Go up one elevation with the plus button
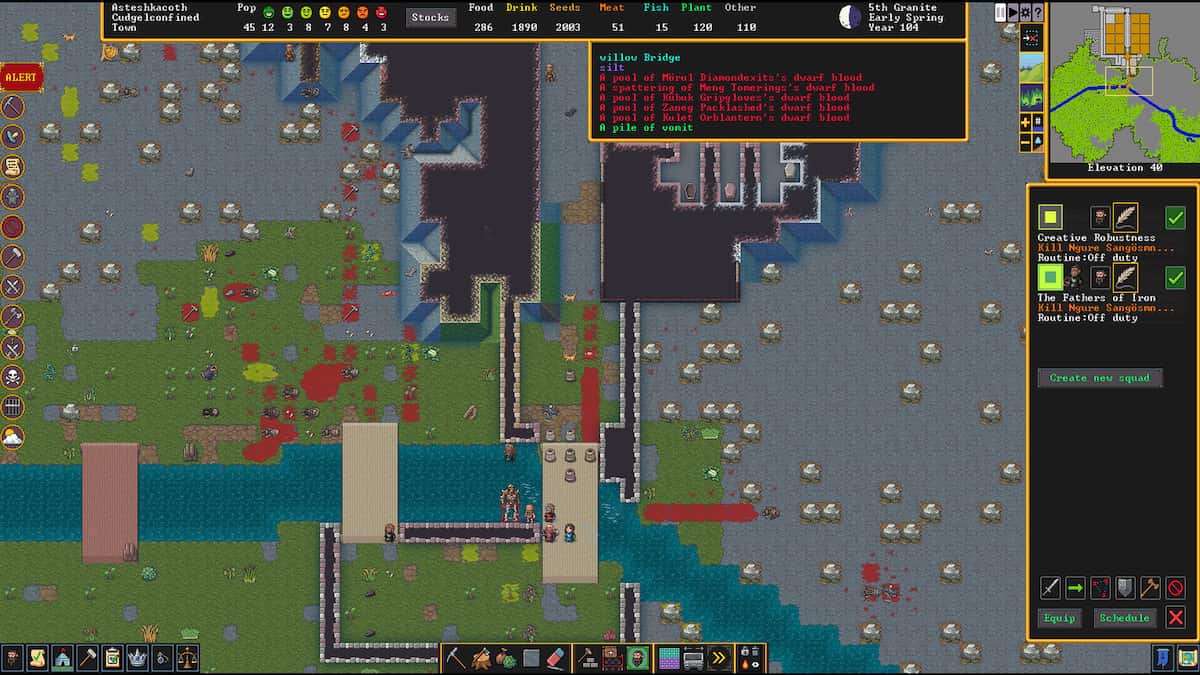 1025,122
